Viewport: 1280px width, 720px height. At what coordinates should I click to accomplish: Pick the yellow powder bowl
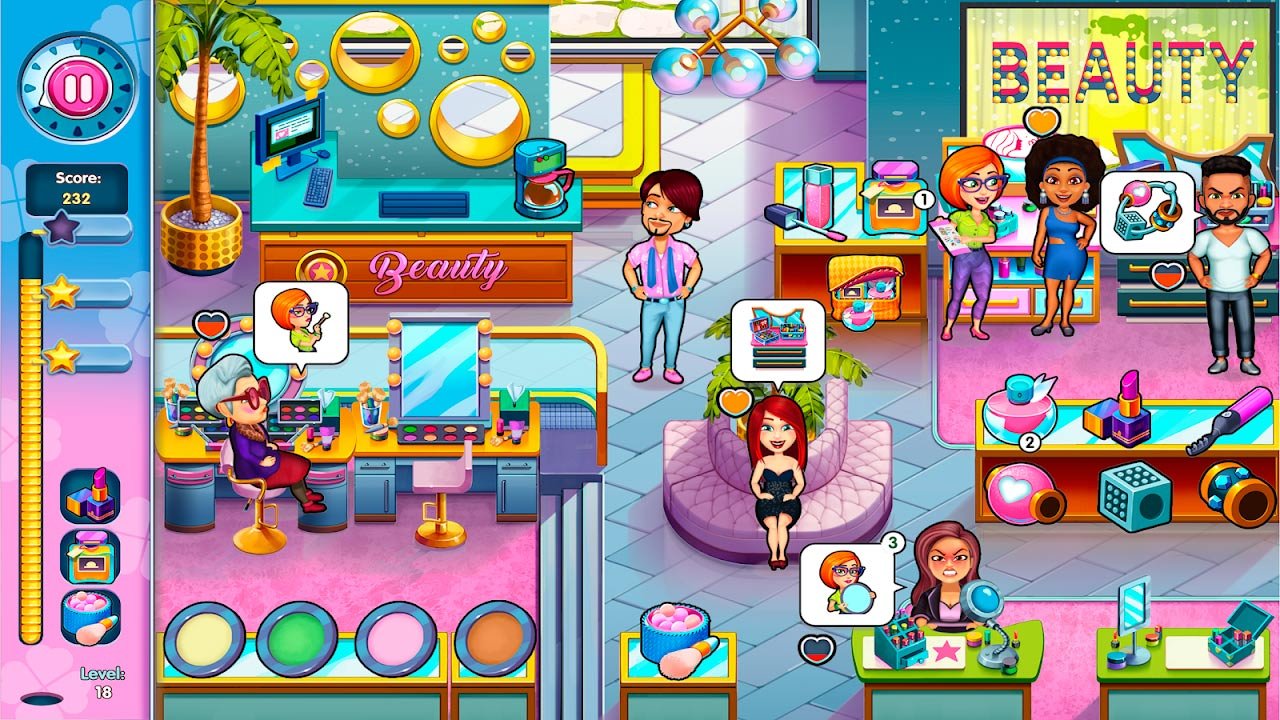click(x=204, y=638)
